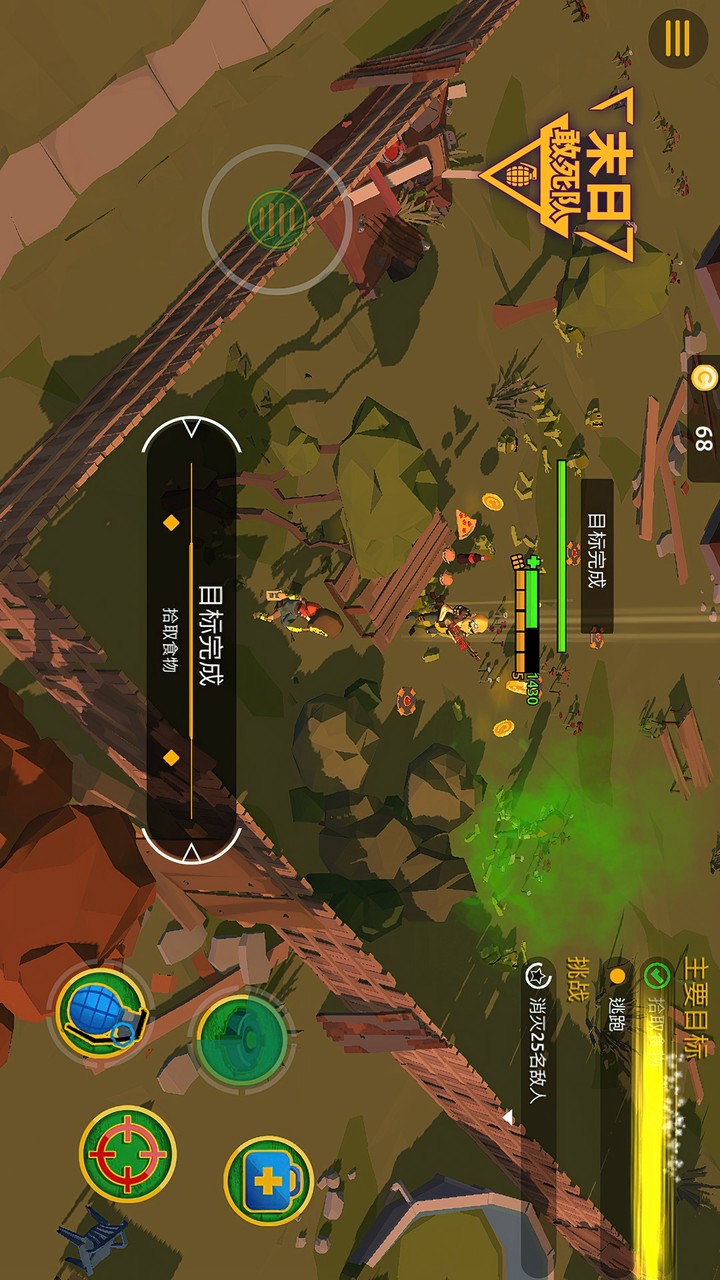720x1280 pixels.
Task: Tap the gold coin counter icon
Action: (704, 380)
